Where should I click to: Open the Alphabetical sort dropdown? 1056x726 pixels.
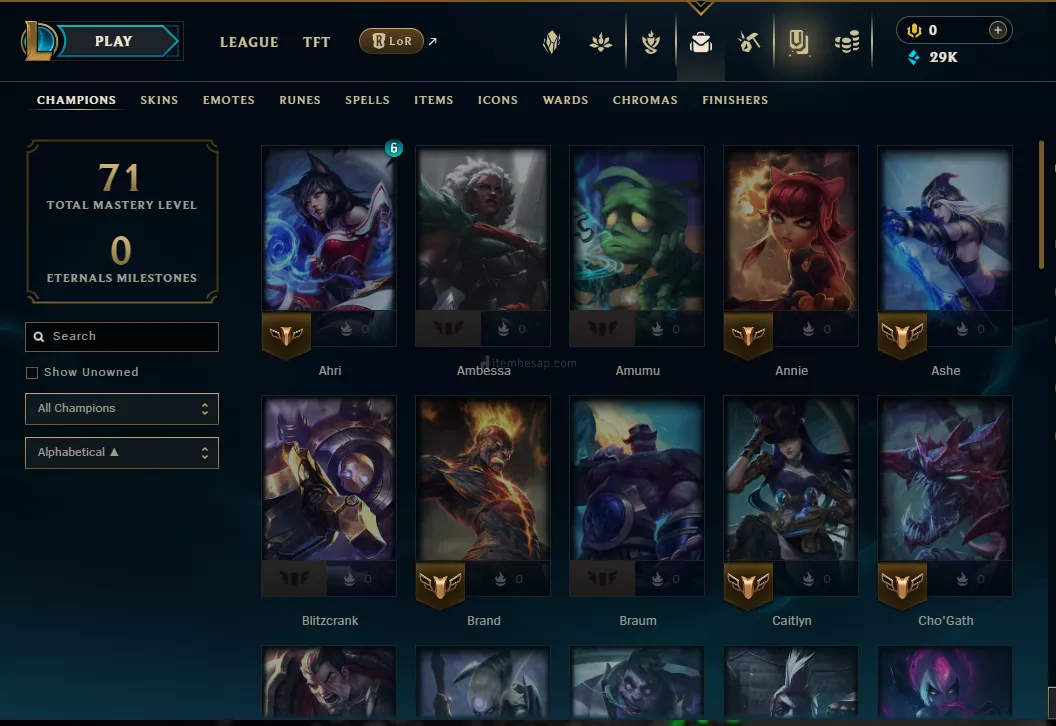click(x=122, y=453)
